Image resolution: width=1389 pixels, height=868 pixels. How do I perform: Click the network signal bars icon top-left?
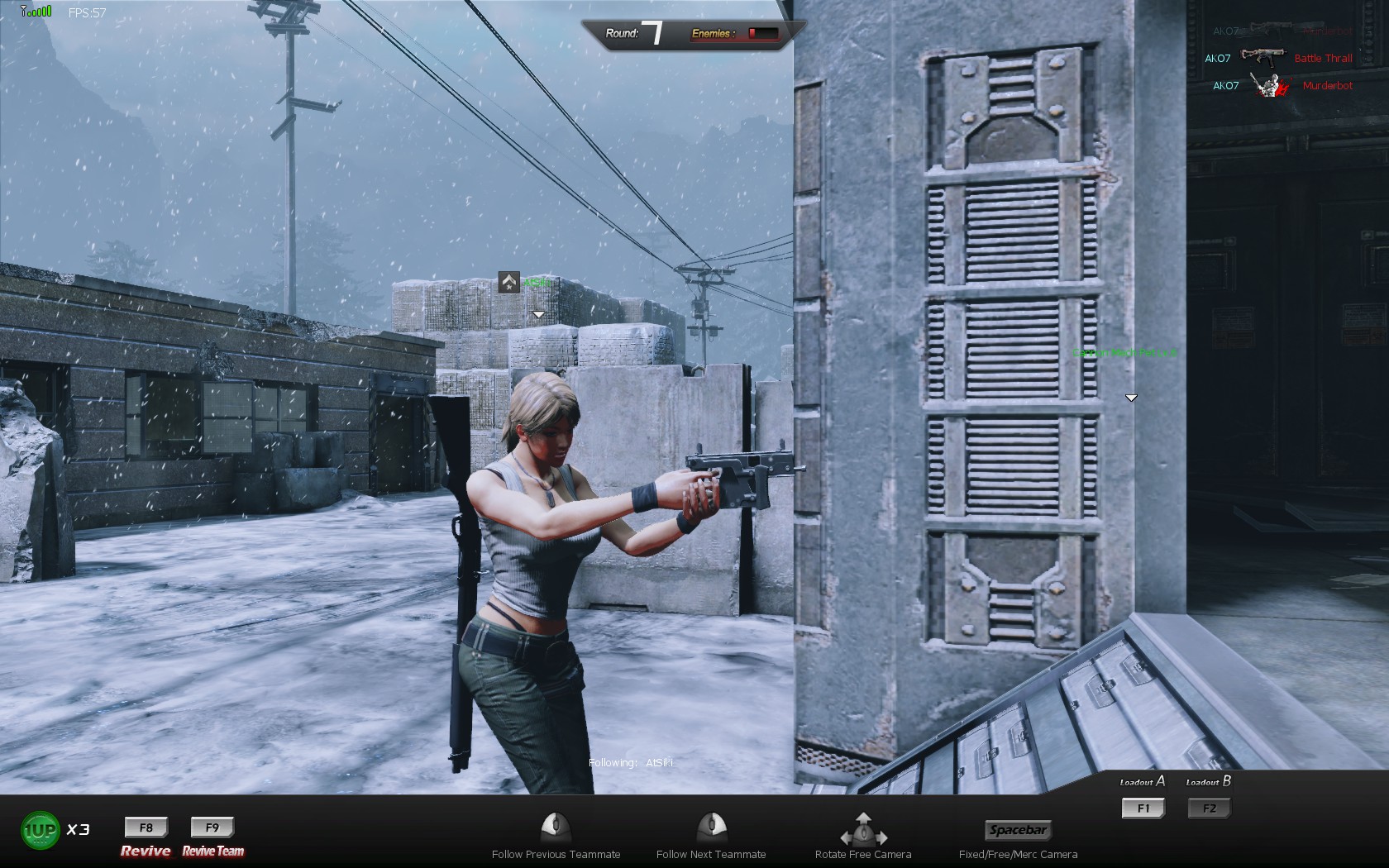click(x=34, y=12)
